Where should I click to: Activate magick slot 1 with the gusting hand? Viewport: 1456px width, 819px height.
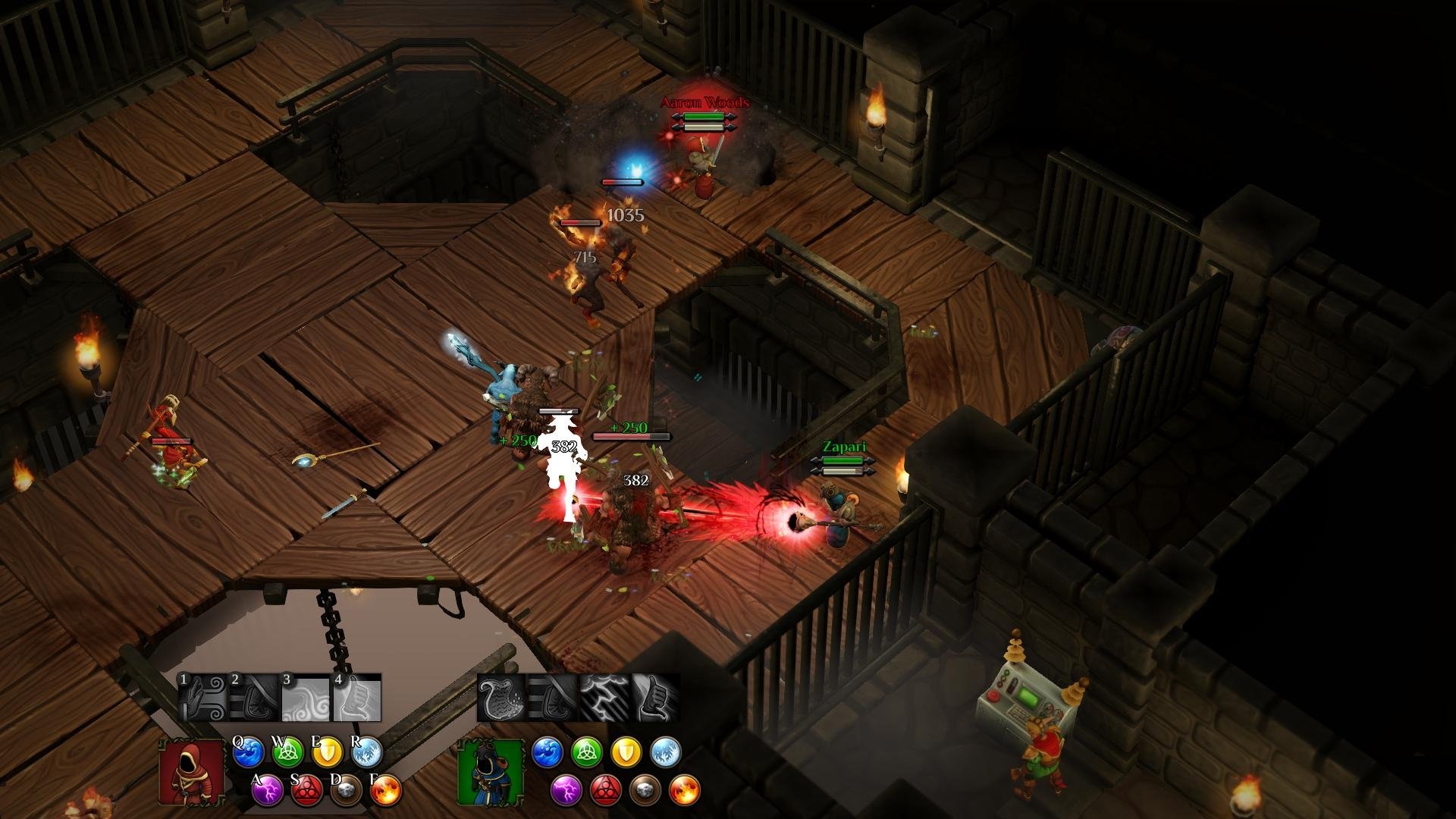click(202, 698)
